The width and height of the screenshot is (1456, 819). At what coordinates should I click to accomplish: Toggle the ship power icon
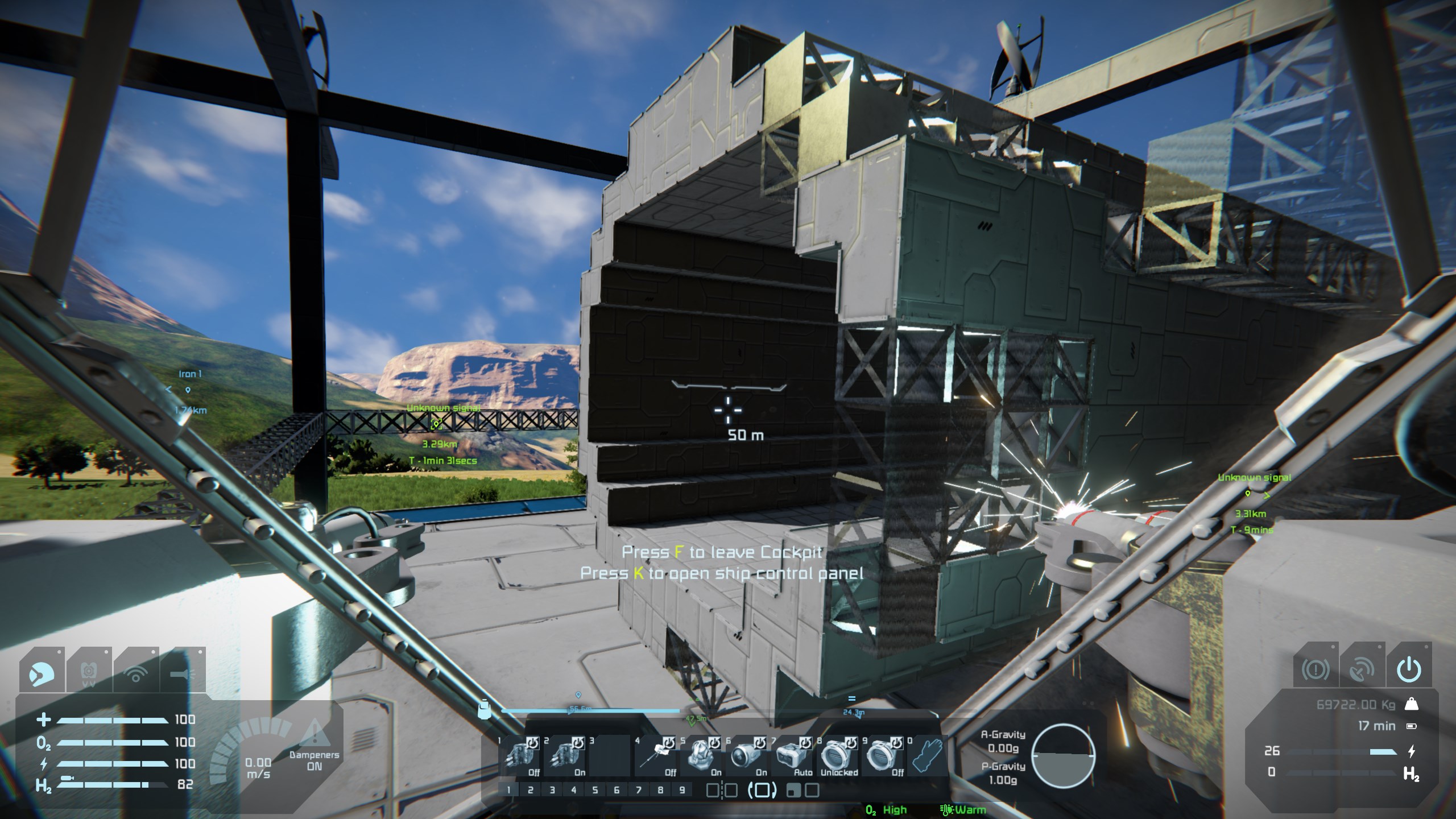tap(1409, 669)
